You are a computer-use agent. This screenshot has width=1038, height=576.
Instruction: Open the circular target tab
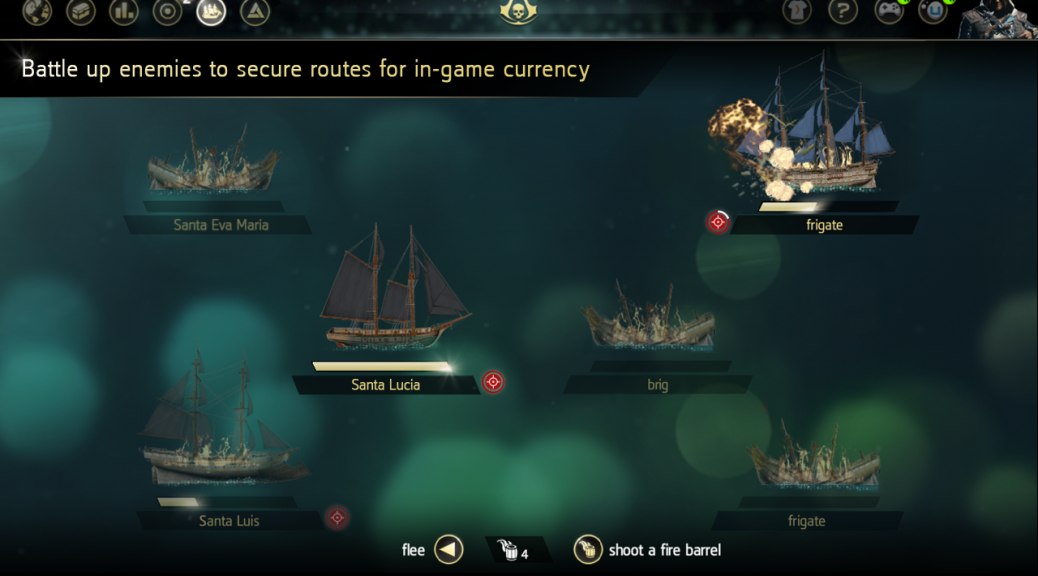point(167,11)
